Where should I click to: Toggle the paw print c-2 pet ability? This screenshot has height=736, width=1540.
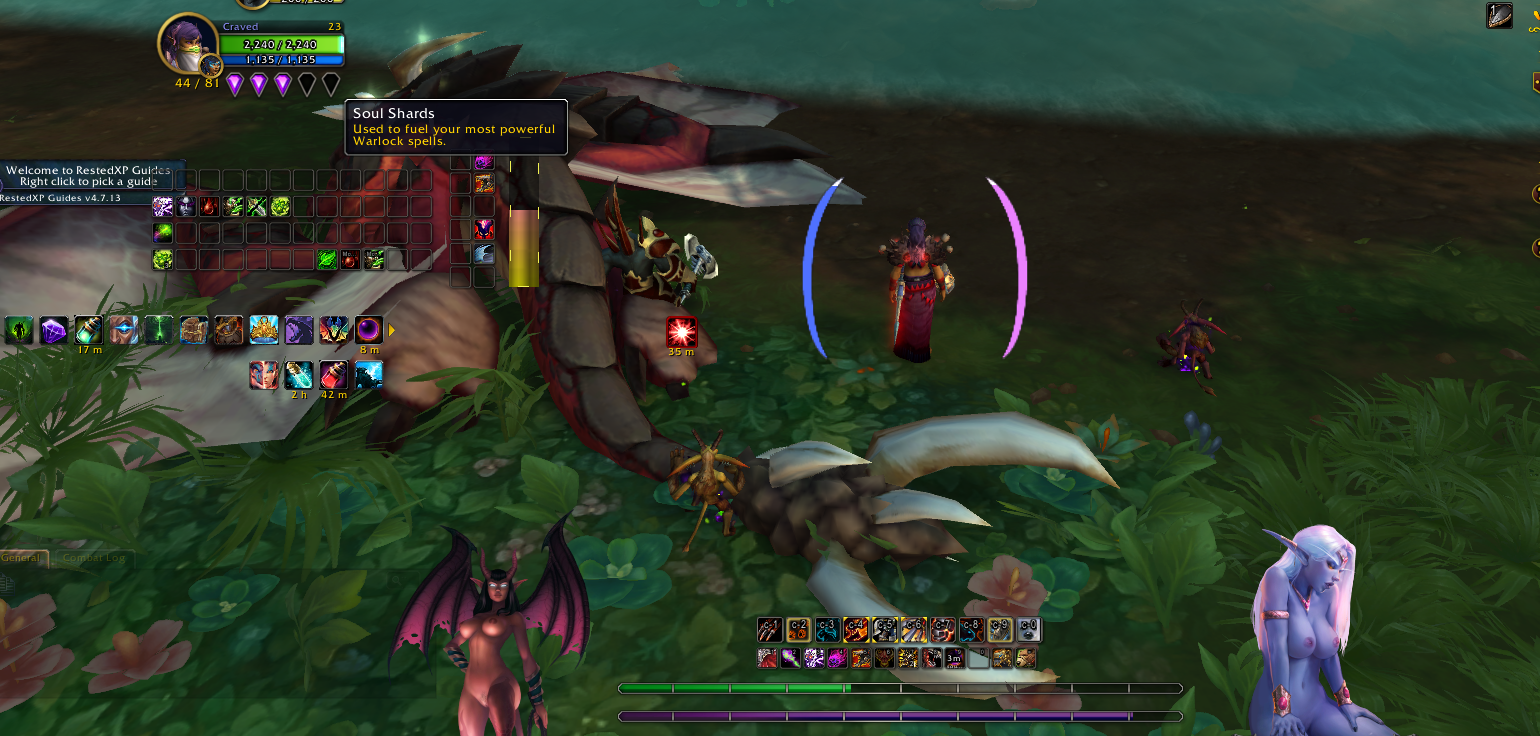798,629
